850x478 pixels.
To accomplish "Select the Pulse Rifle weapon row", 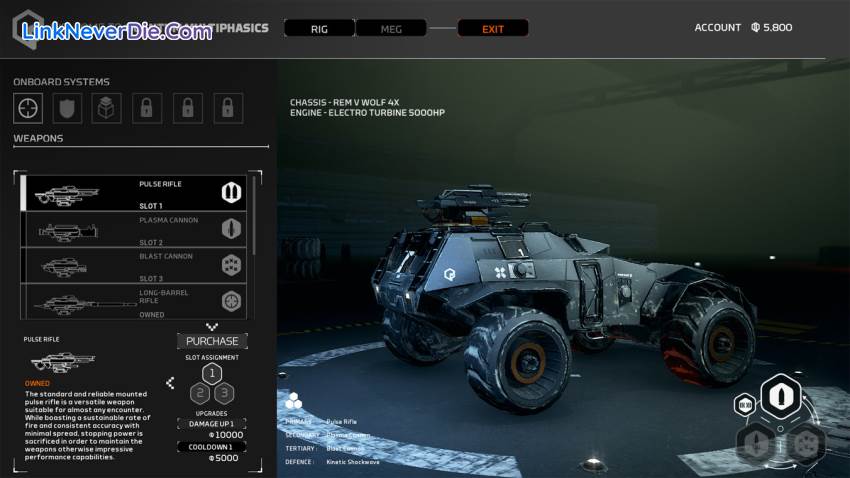I will click(135, 192).
